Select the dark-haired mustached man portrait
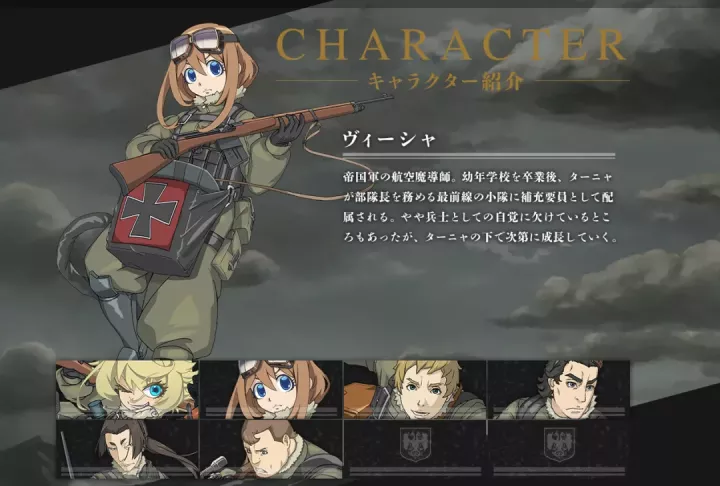Image resolution: width=720 pixels, height=486 pixels. tap(559, 390)
